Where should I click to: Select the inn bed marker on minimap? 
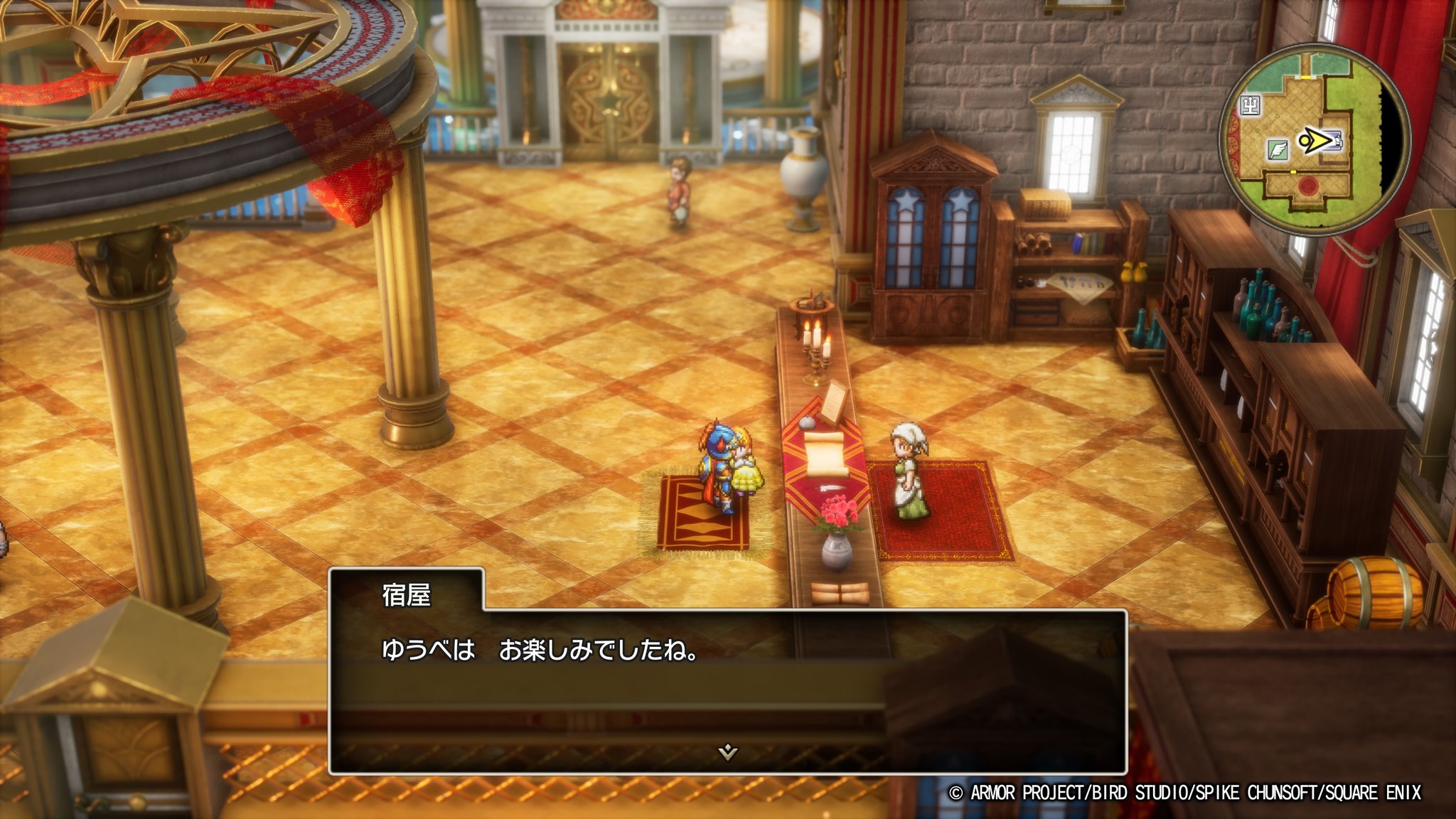1335,141
